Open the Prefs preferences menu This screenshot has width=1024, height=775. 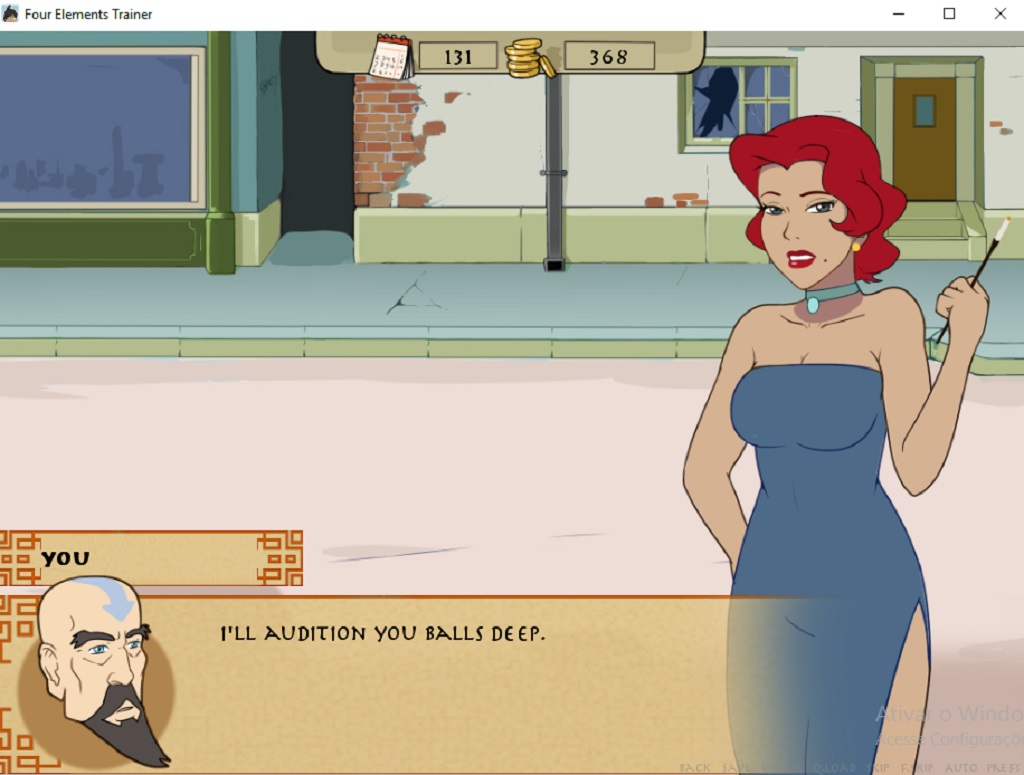tap(1003, 768)
